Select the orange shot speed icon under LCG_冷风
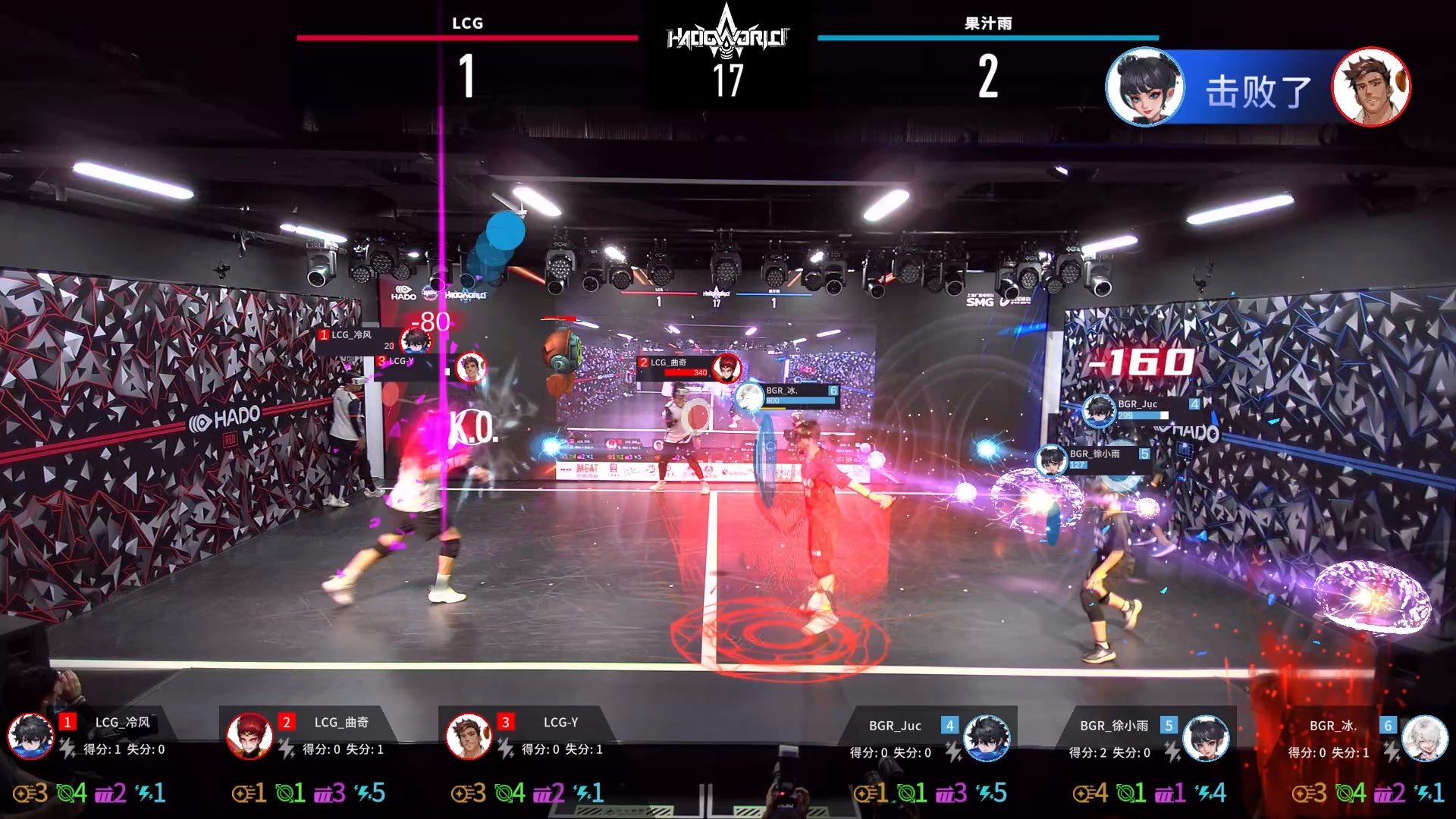The image size is (1456, 819). [24, 793]
